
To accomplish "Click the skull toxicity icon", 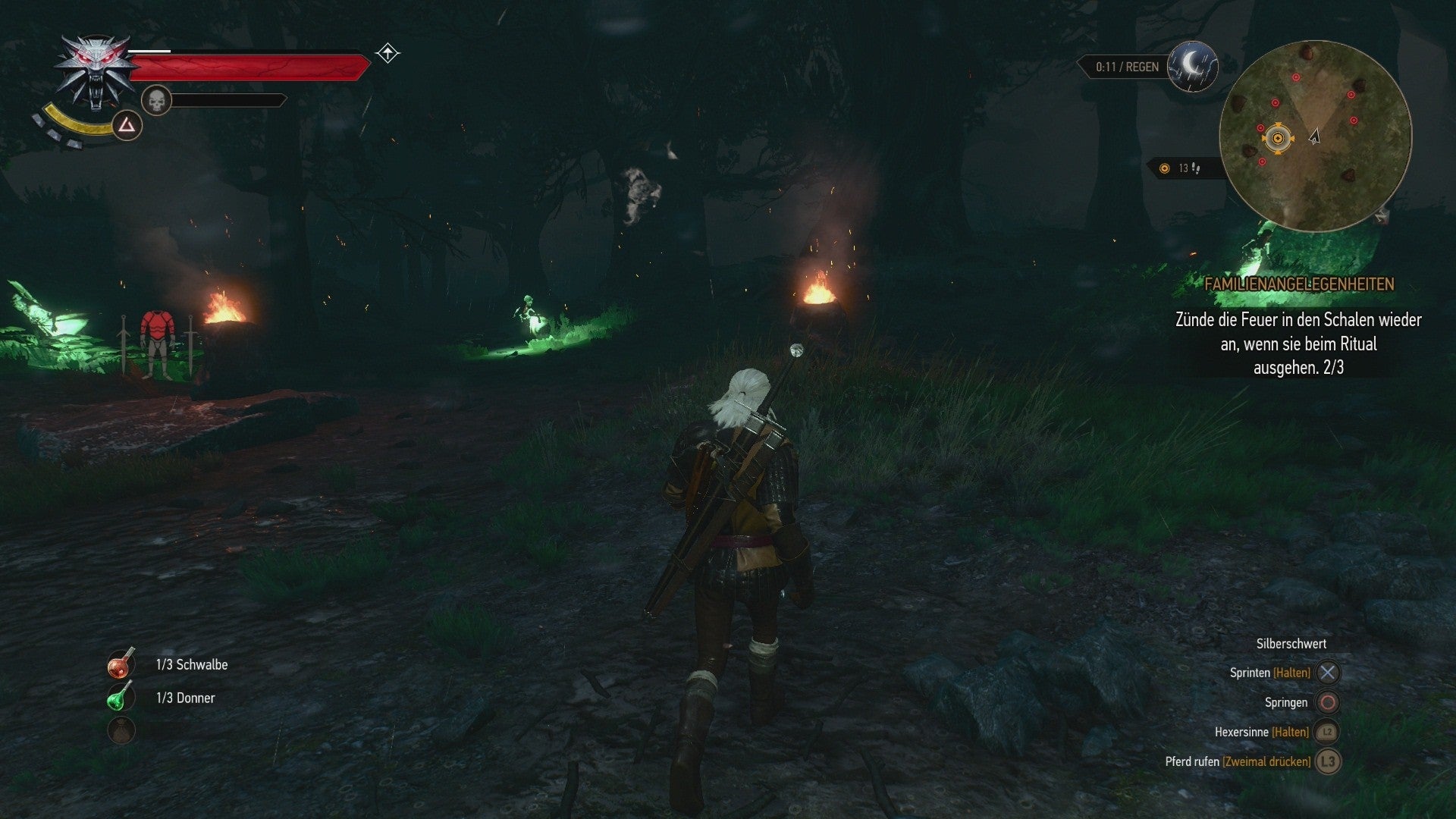I will pos(156,100).
